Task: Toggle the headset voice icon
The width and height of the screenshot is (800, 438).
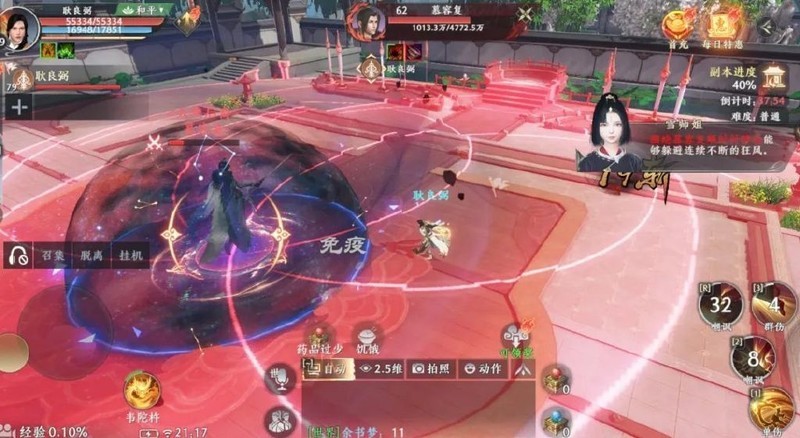Action: pyautogui.click(x=17, y=255)
